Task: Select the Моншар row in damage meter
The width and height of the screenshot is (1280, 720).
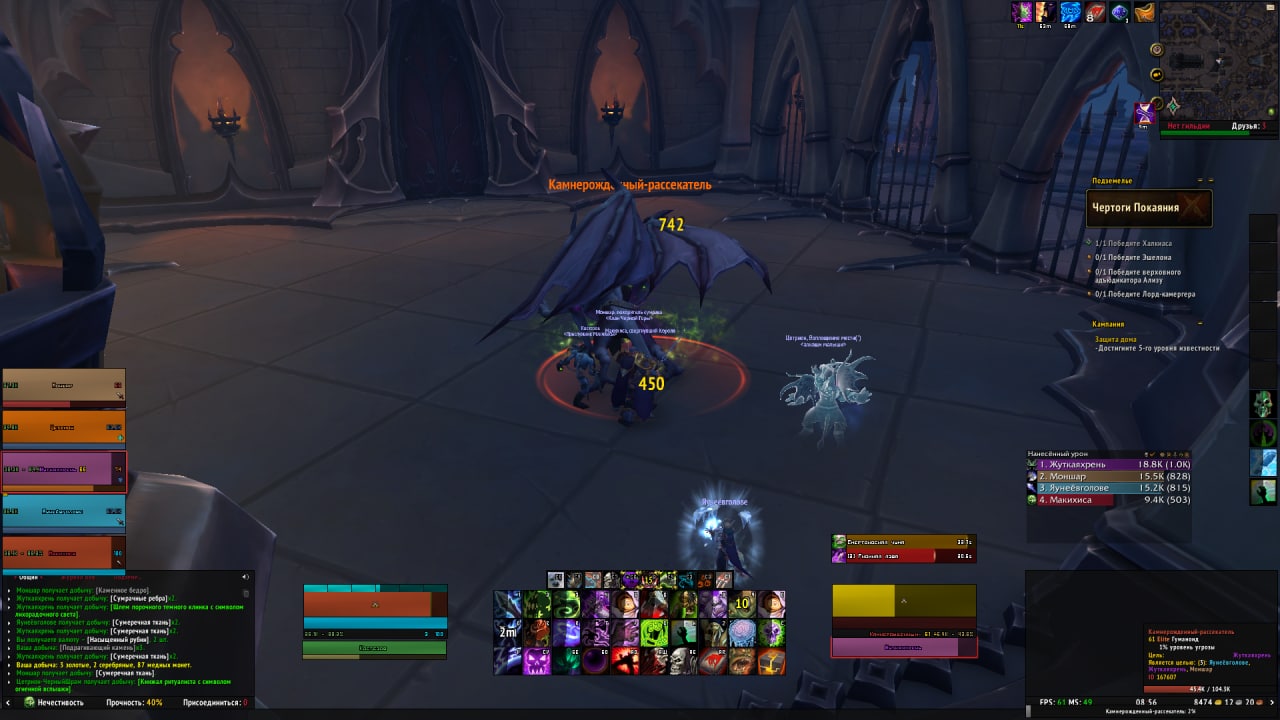Action: coord(1109,476)
